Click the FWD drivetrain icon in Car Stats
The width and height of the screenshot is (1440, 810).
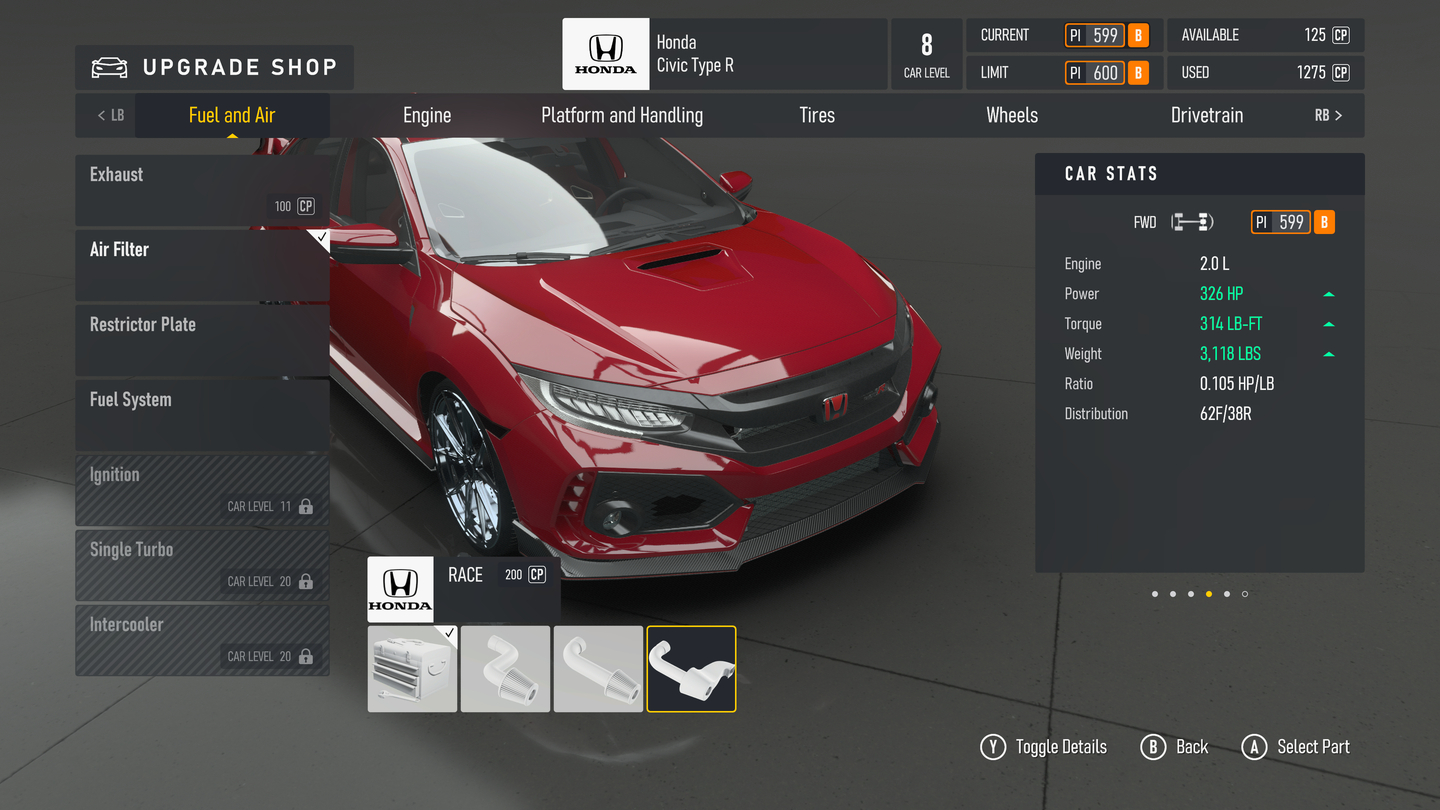coord(1190,221)
